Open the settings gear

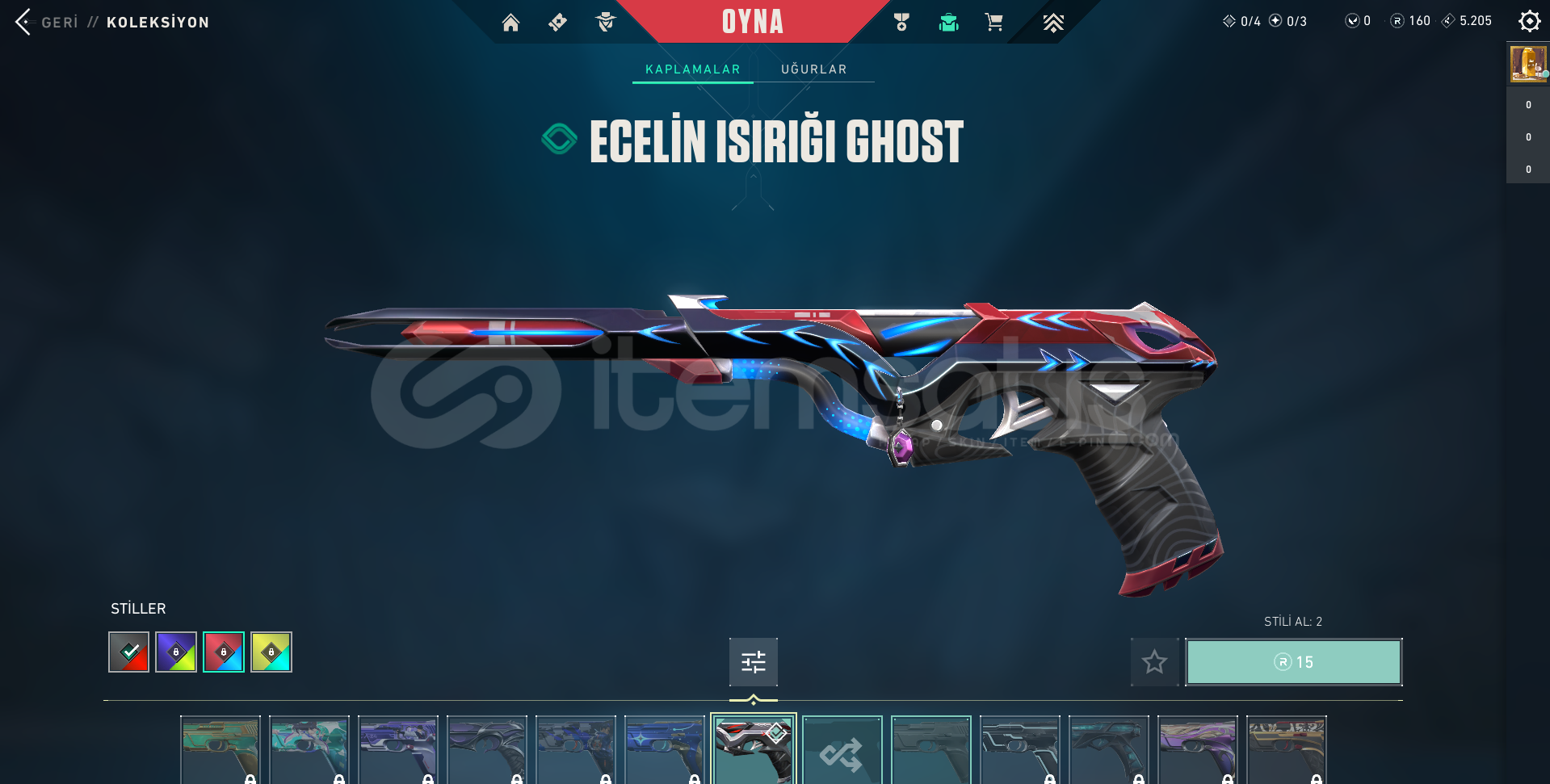[x=1529, y=21]
